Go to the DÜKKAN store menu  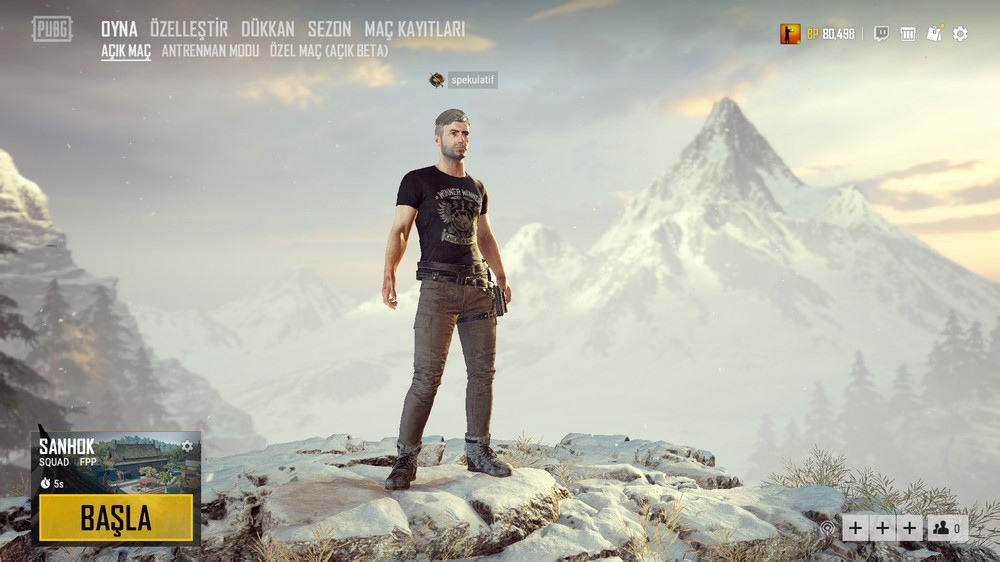click(x=268, y=29)
